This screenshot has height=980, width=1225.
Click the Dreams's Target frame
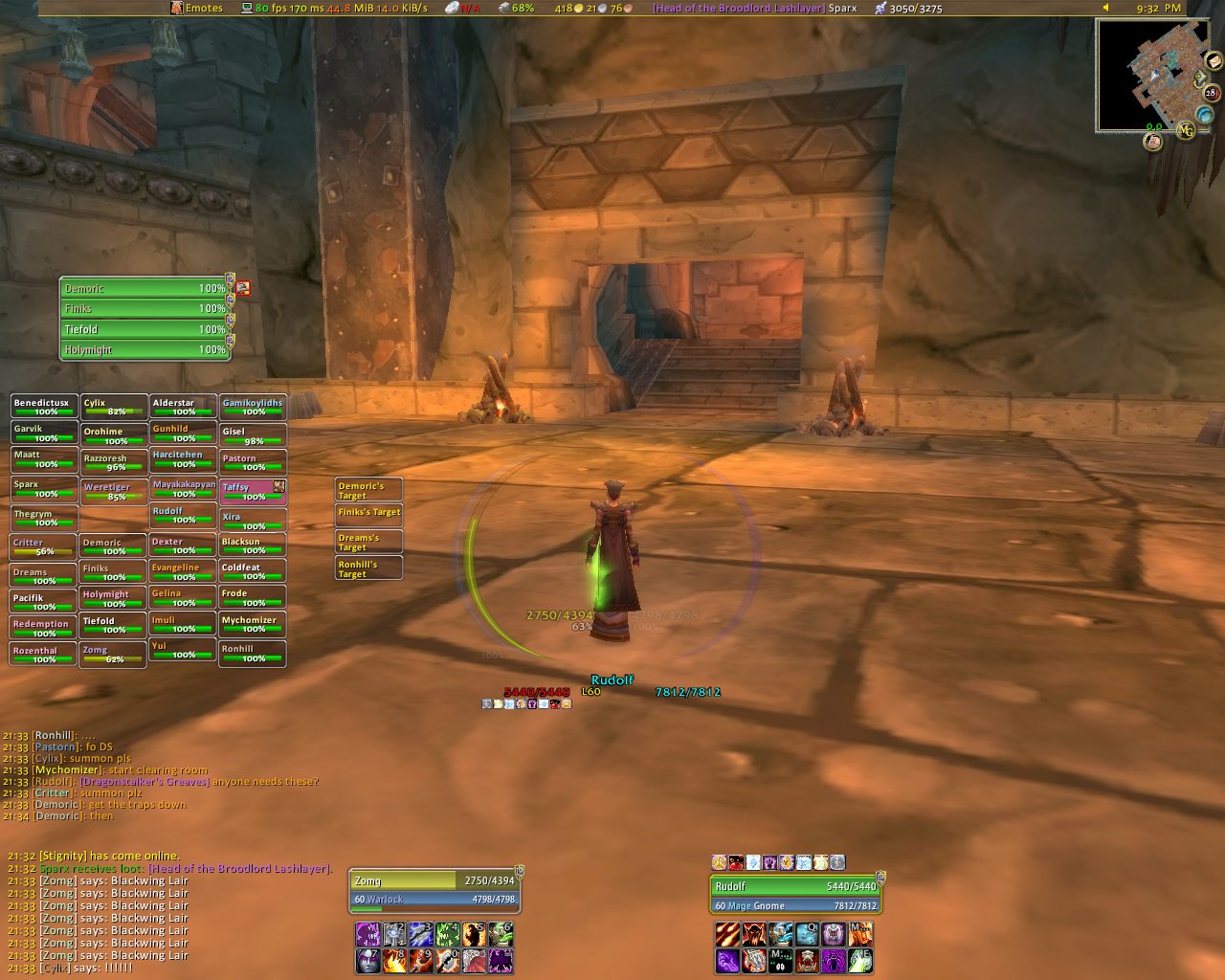pyautogui.click(x=368, y=542)
